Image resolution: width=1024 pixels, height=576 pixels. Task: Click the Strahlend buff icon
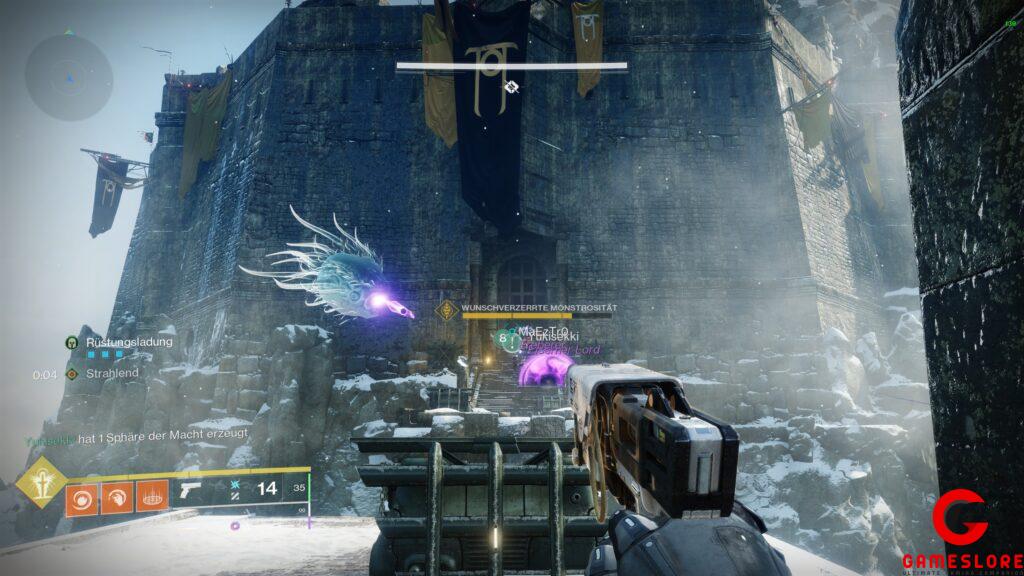click(x=72, y=374)
